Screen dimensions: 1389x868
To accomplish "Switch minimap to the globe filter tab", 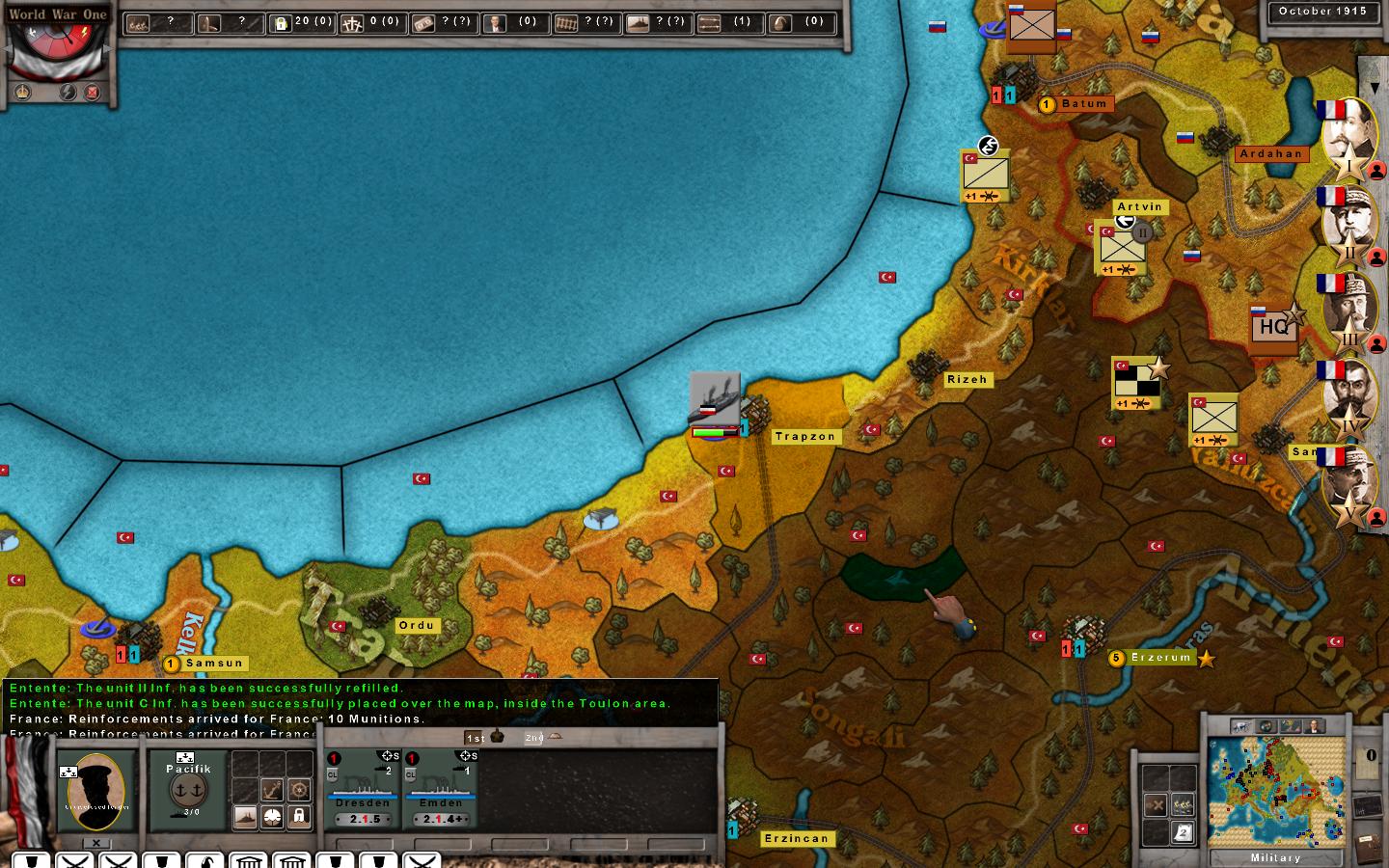I will (x=1266, y=726).
